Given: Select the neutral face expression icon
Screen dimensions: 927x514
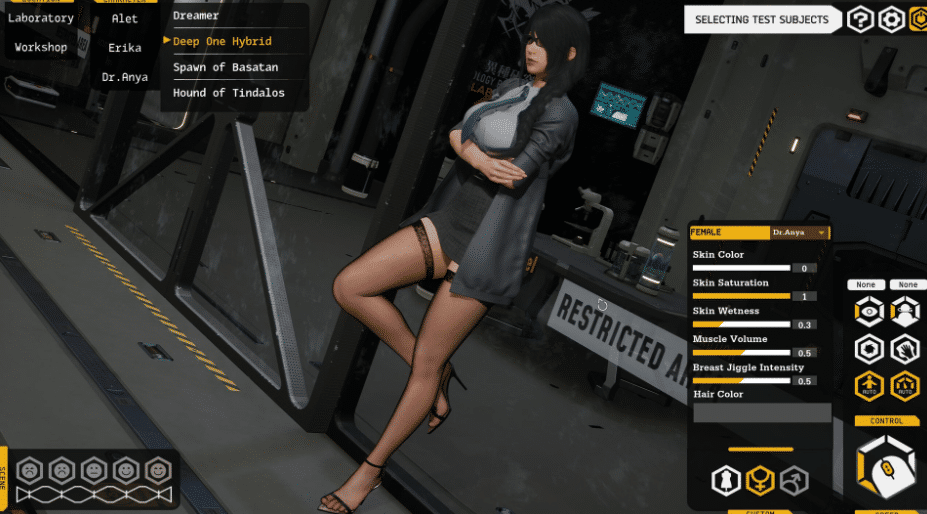Looking at the screenshot, I should (x=93, y=468).
